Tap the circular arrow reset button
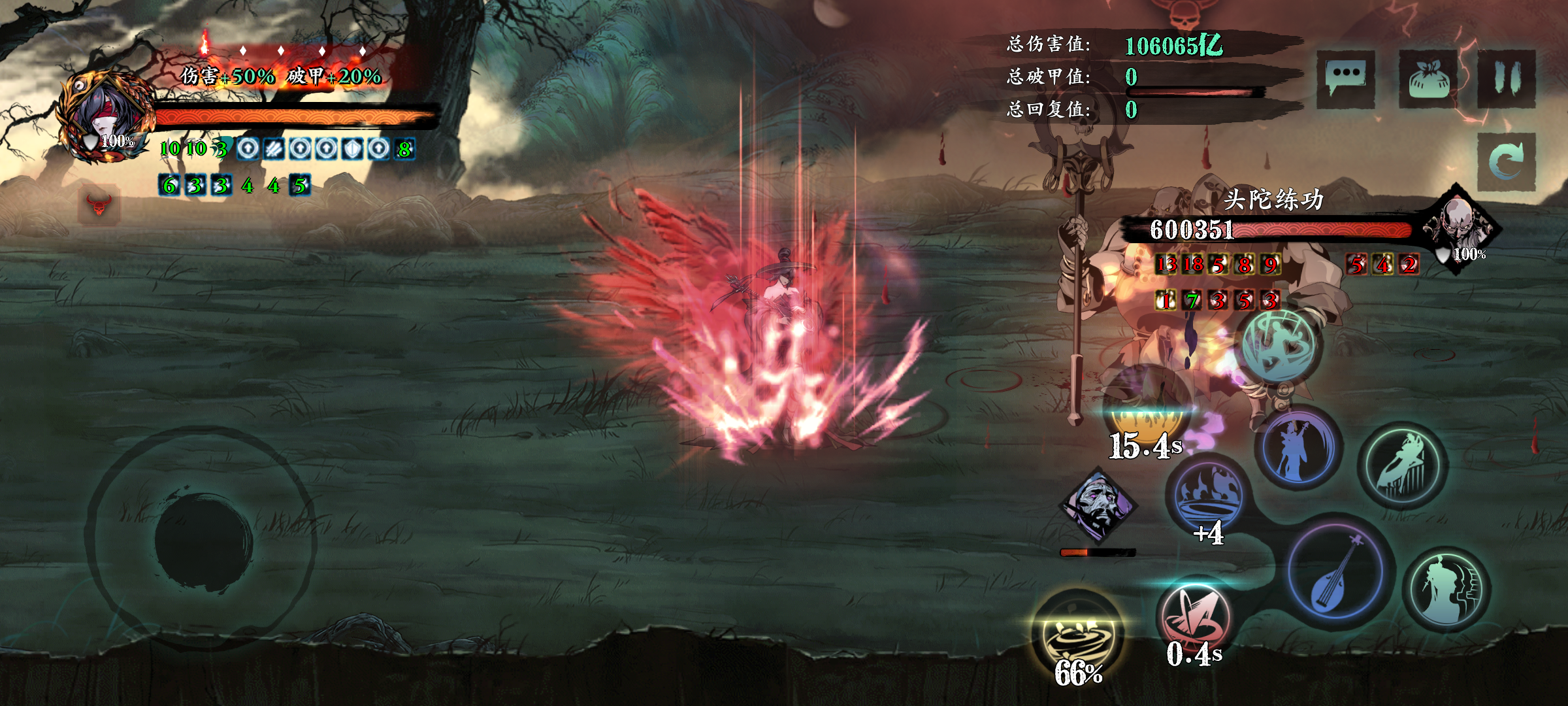Screen dimensions: 1568x706 (x=1506, y=161)
